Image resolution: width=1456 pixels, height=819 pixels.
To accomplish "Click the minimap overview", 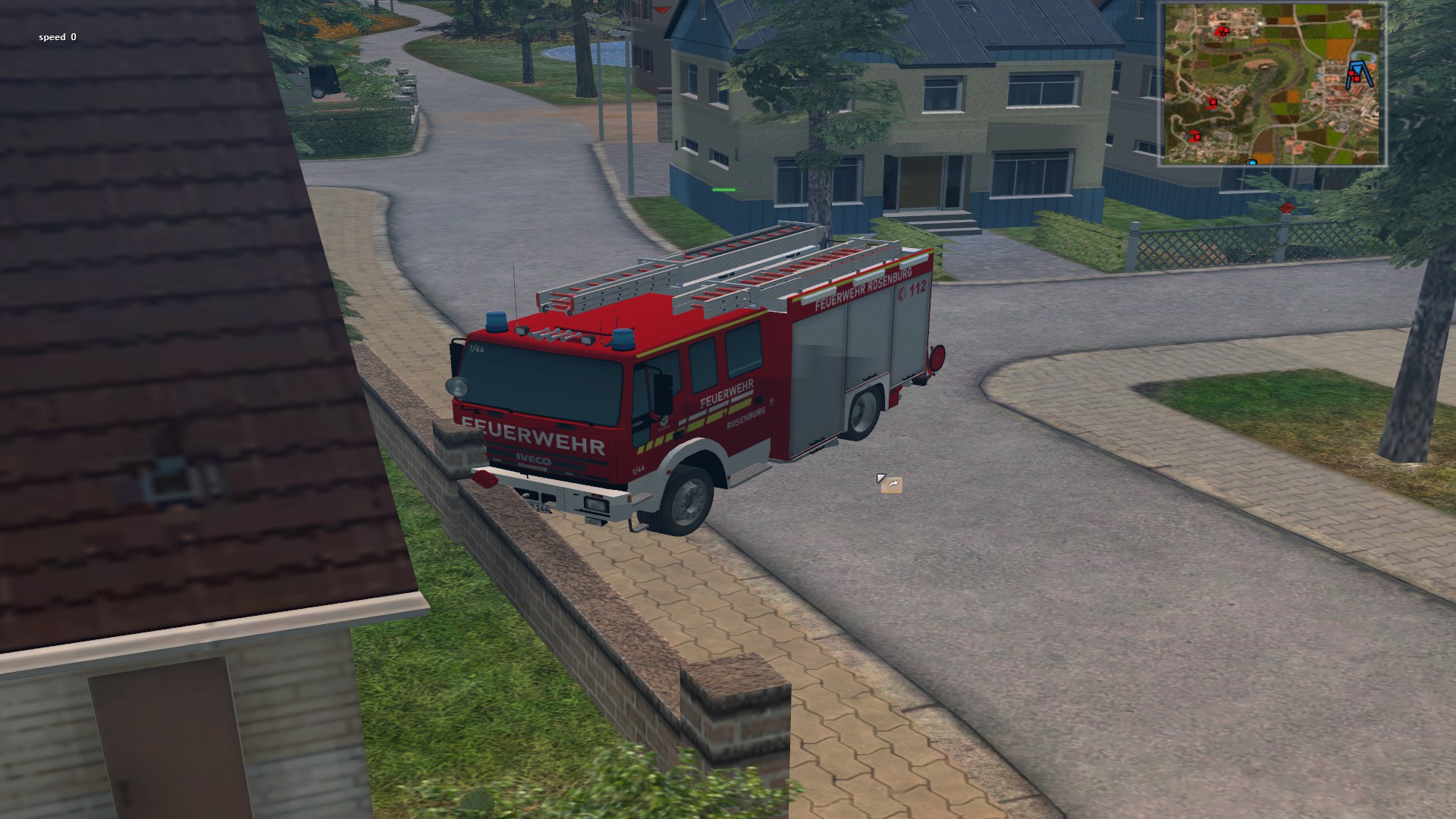I will tap(1272, 83).
